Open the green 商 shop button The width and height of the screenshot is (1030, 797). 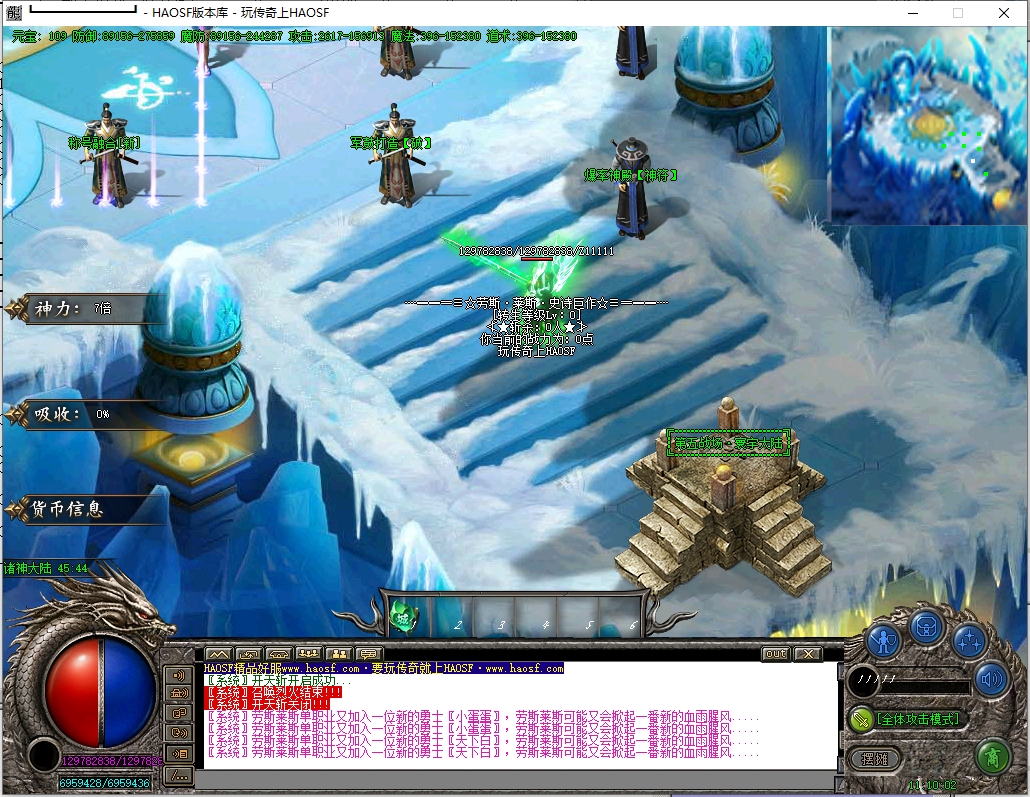pos(993,757)
